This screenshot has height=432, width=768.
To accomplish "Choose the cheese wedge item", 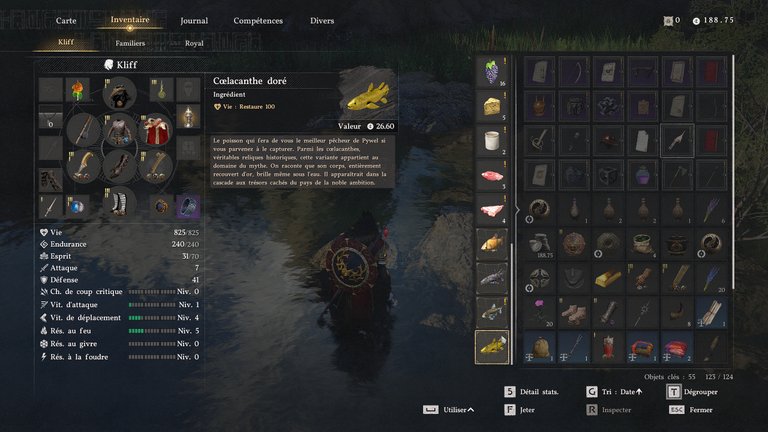I will [491, 107].
